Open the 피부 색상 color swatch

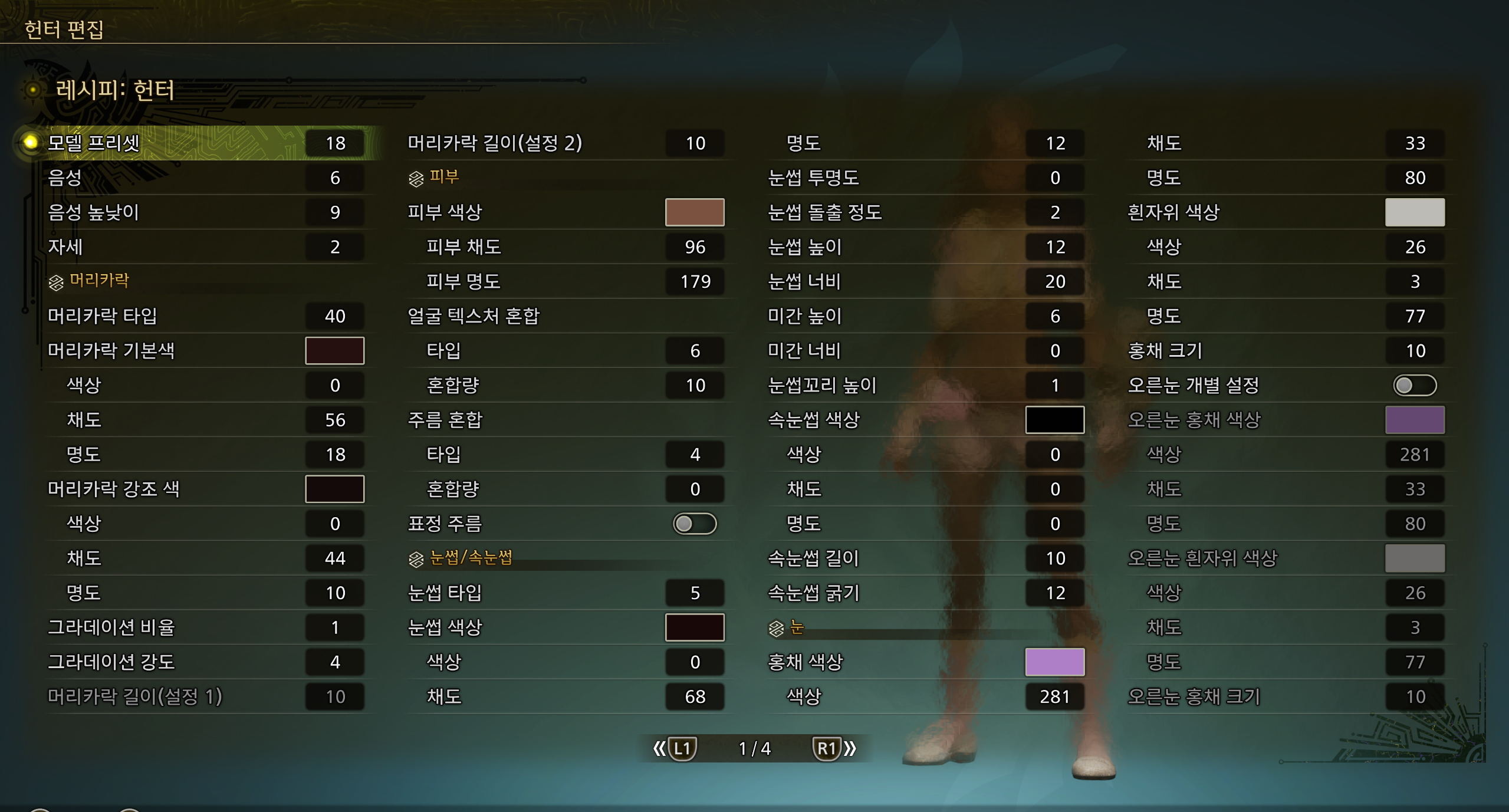(x=695, y=213)
